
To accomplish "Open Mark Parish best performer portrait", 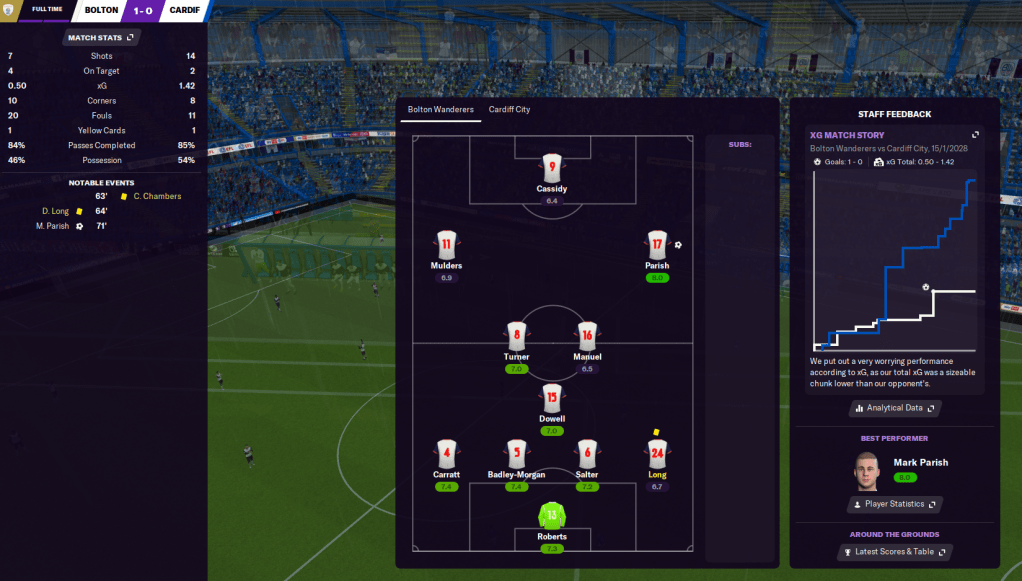I will [867, 470].
